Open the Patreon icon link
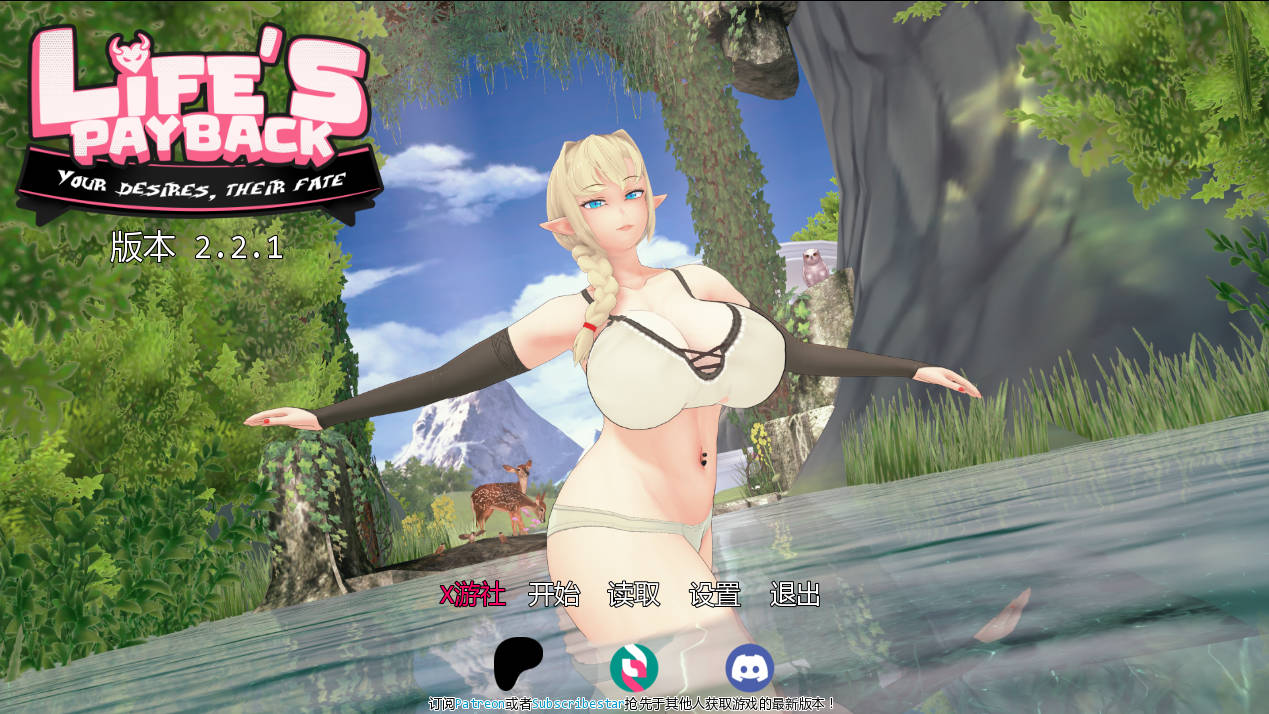The width and height of the screenshot is (1269, 714). coord(518,664)
